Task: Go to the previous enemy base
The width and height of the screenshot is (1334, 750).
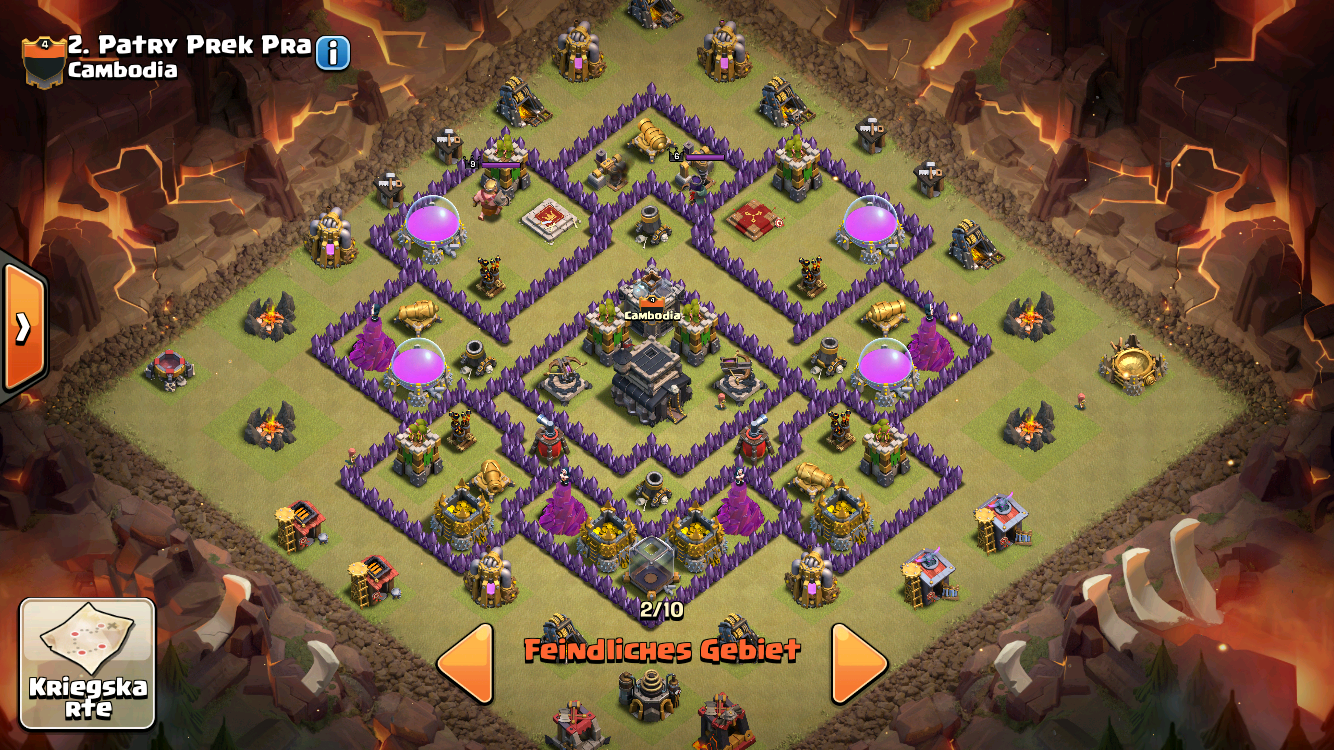Action: tap(467, 662)
